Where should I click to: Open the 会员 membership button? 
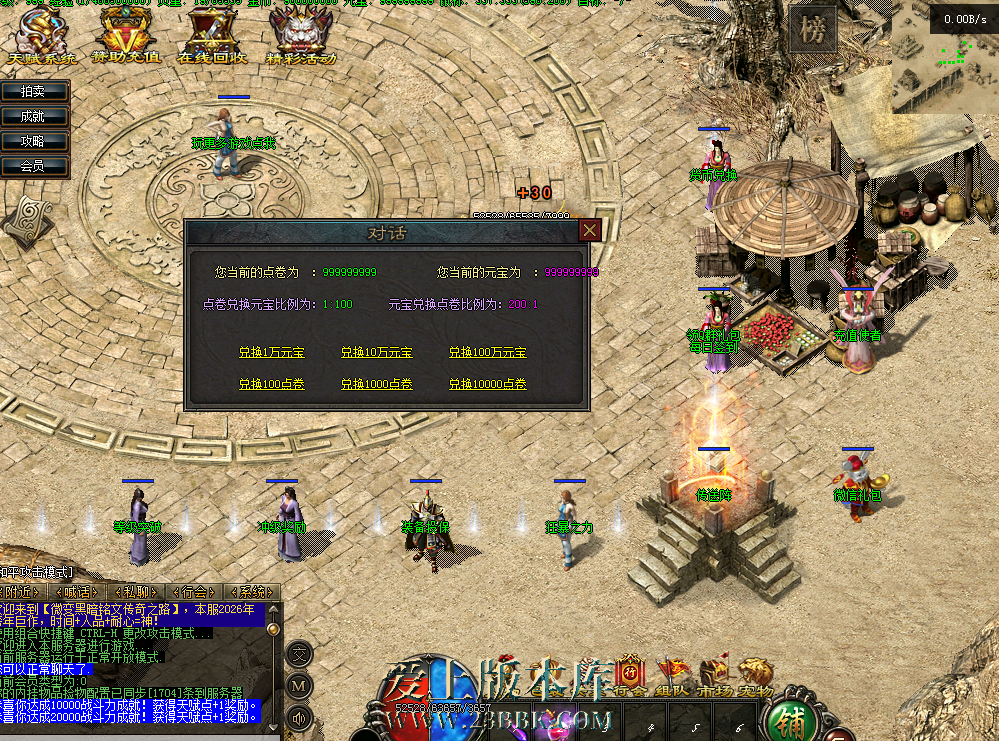33,166
